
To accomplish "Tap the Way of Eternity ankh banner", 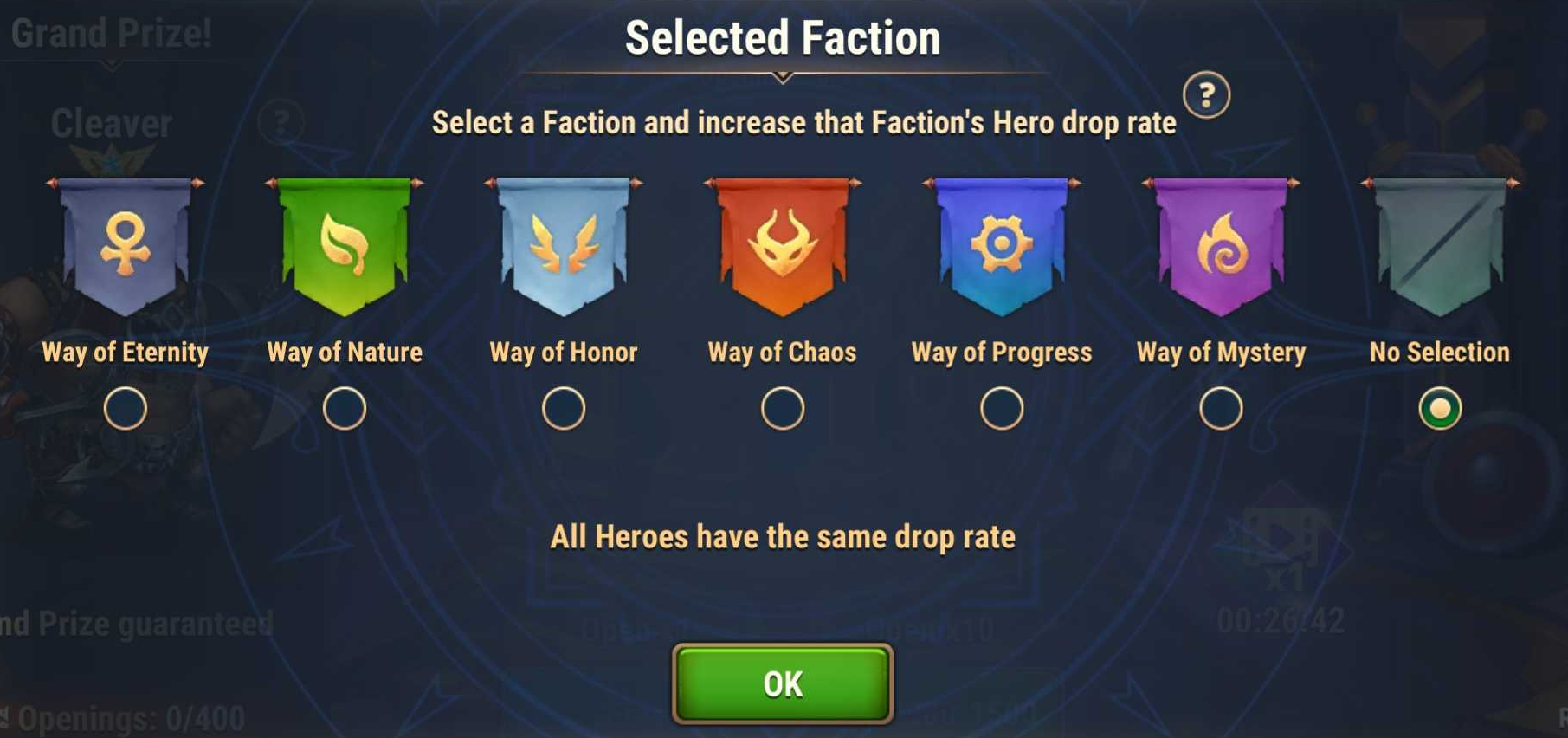I will 126,246.
